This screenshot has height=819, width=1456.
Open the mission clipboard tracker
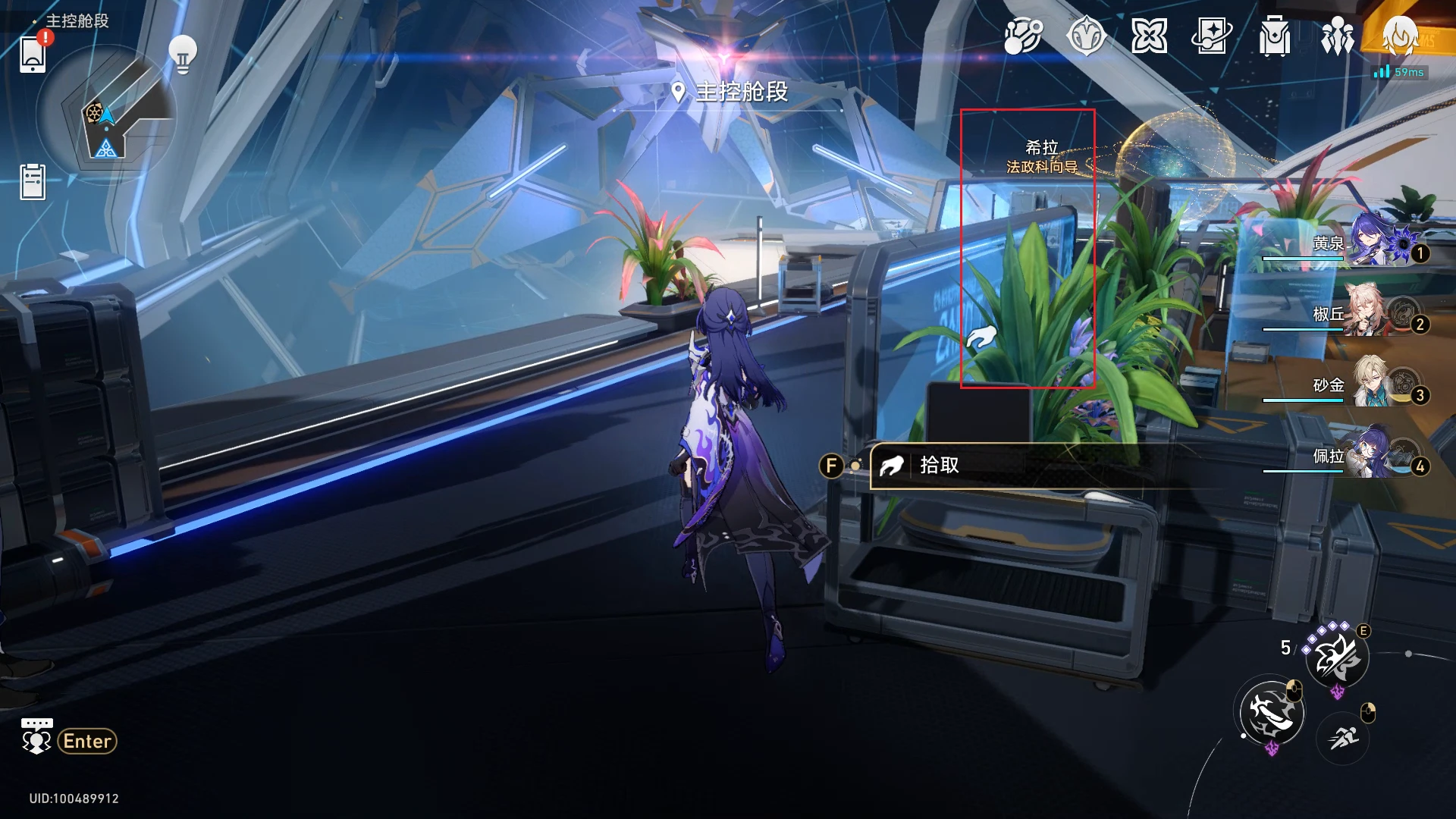[x=33, y=182]
